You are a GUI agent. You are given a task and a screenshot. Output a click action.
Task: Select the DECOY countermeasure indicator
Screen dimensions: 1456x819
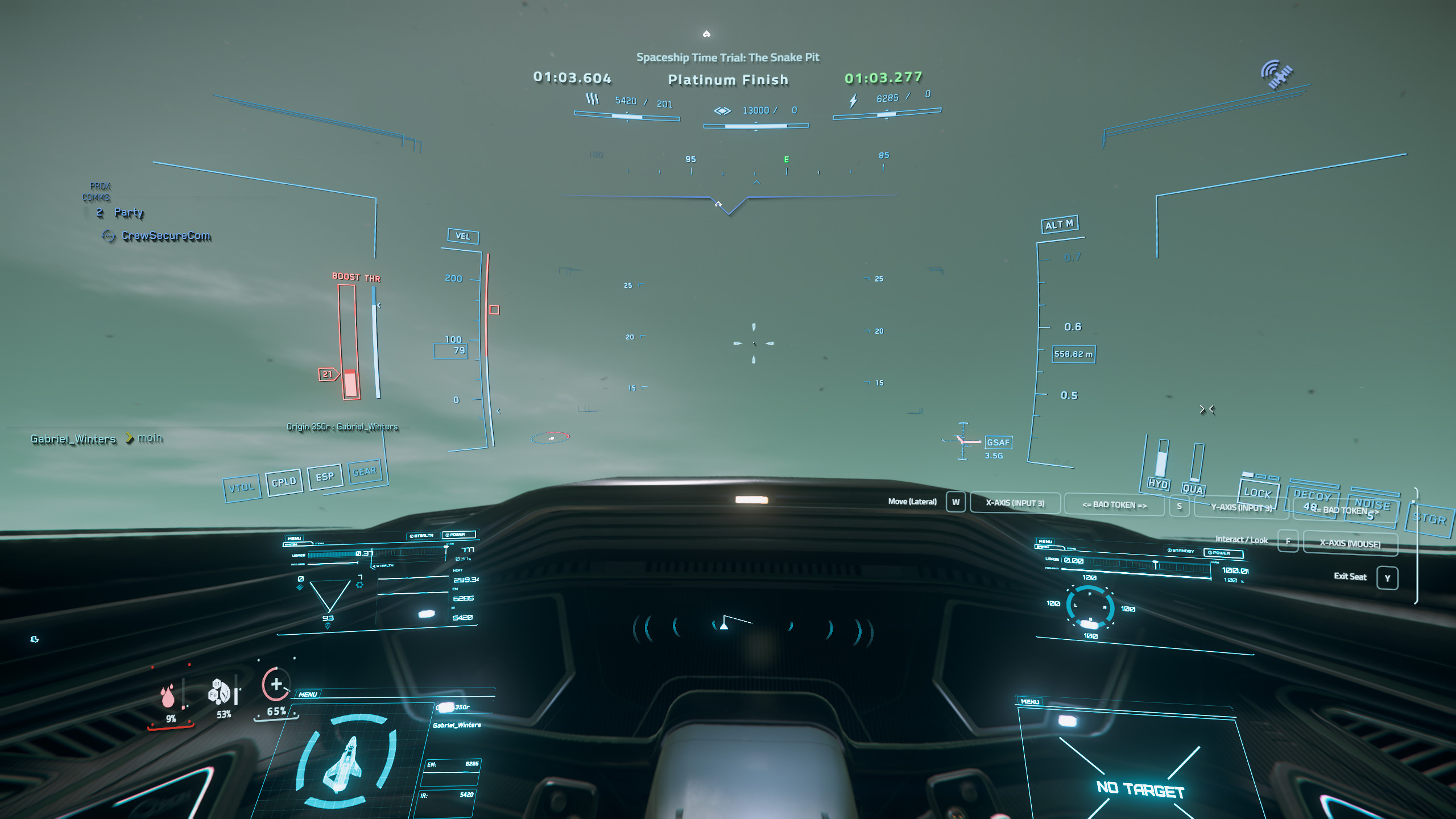pos(1312,495)
